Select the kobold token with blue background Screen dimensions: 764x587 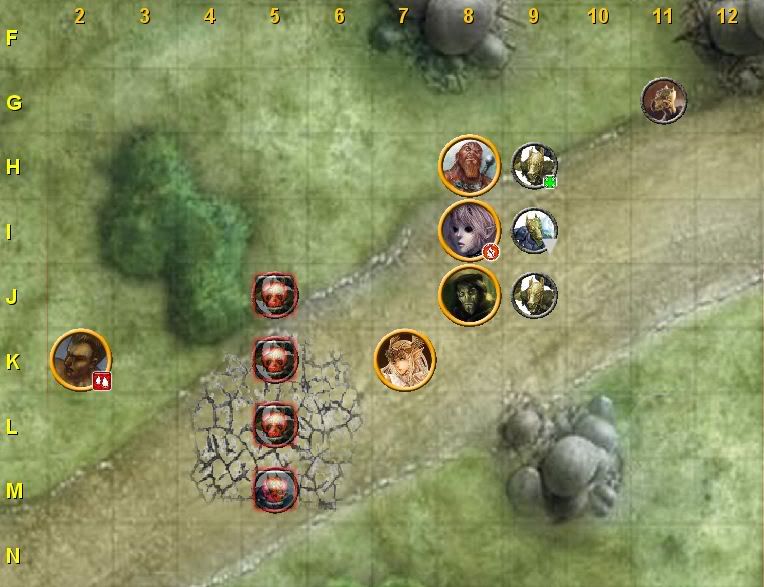tap(533, 230)
